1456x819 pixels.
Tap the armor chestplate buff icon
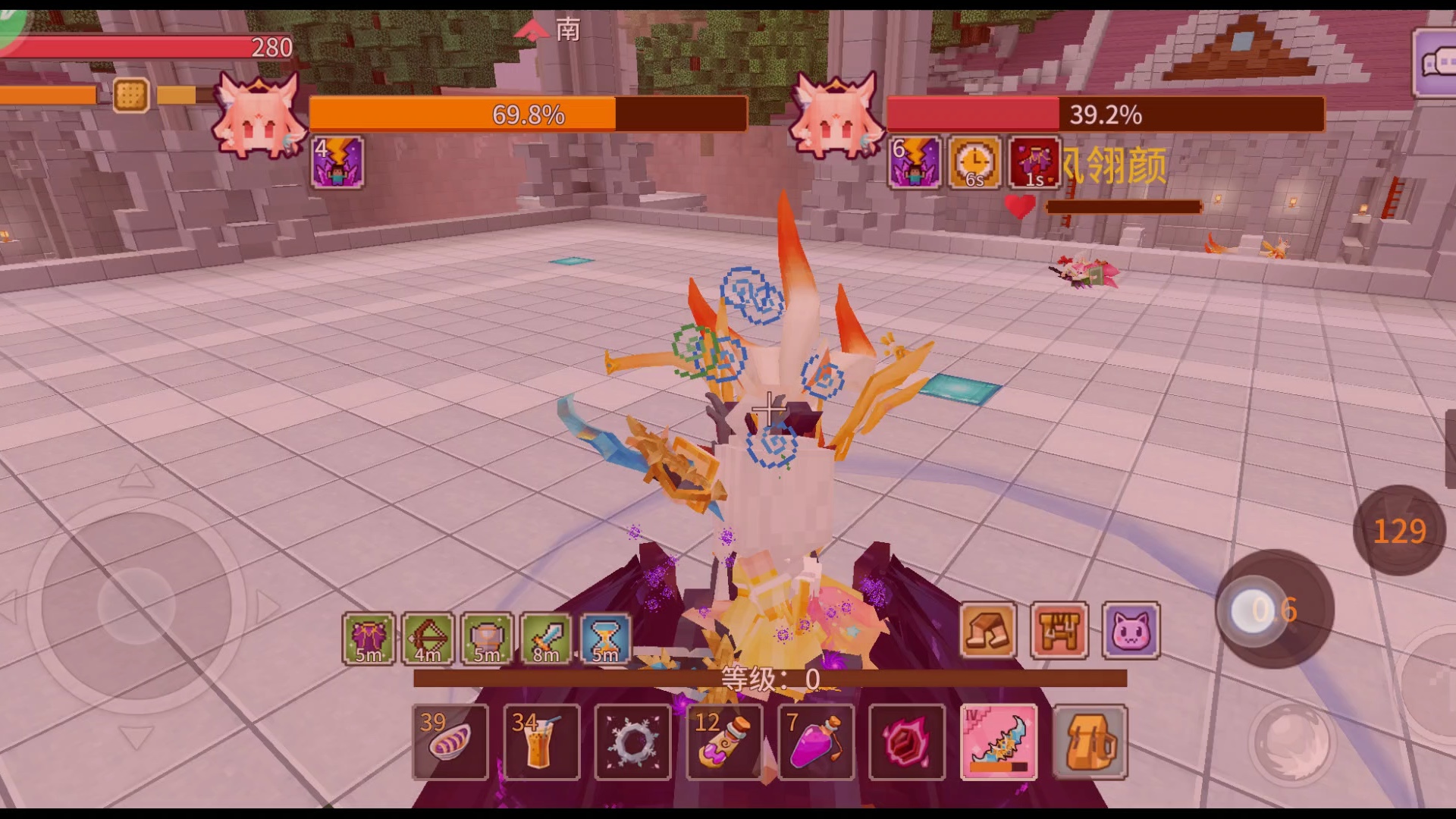(x=487, y=639)
